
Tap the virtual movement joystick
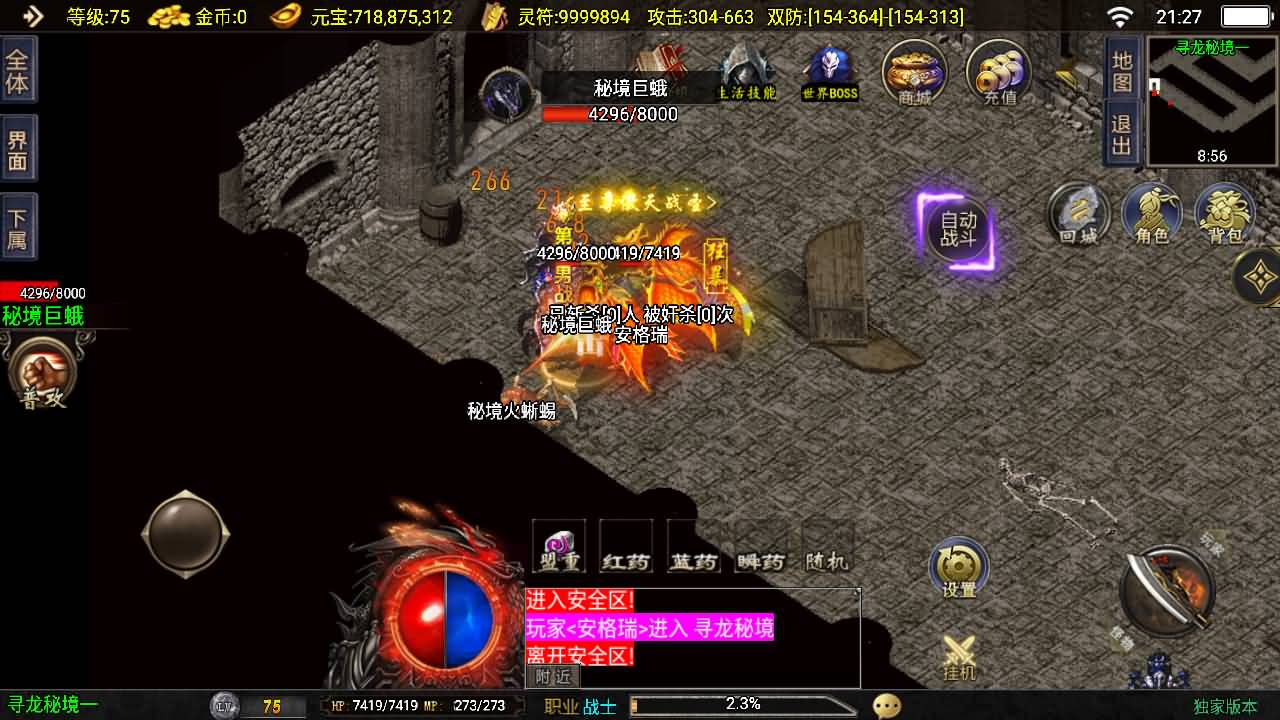[185, 532]
